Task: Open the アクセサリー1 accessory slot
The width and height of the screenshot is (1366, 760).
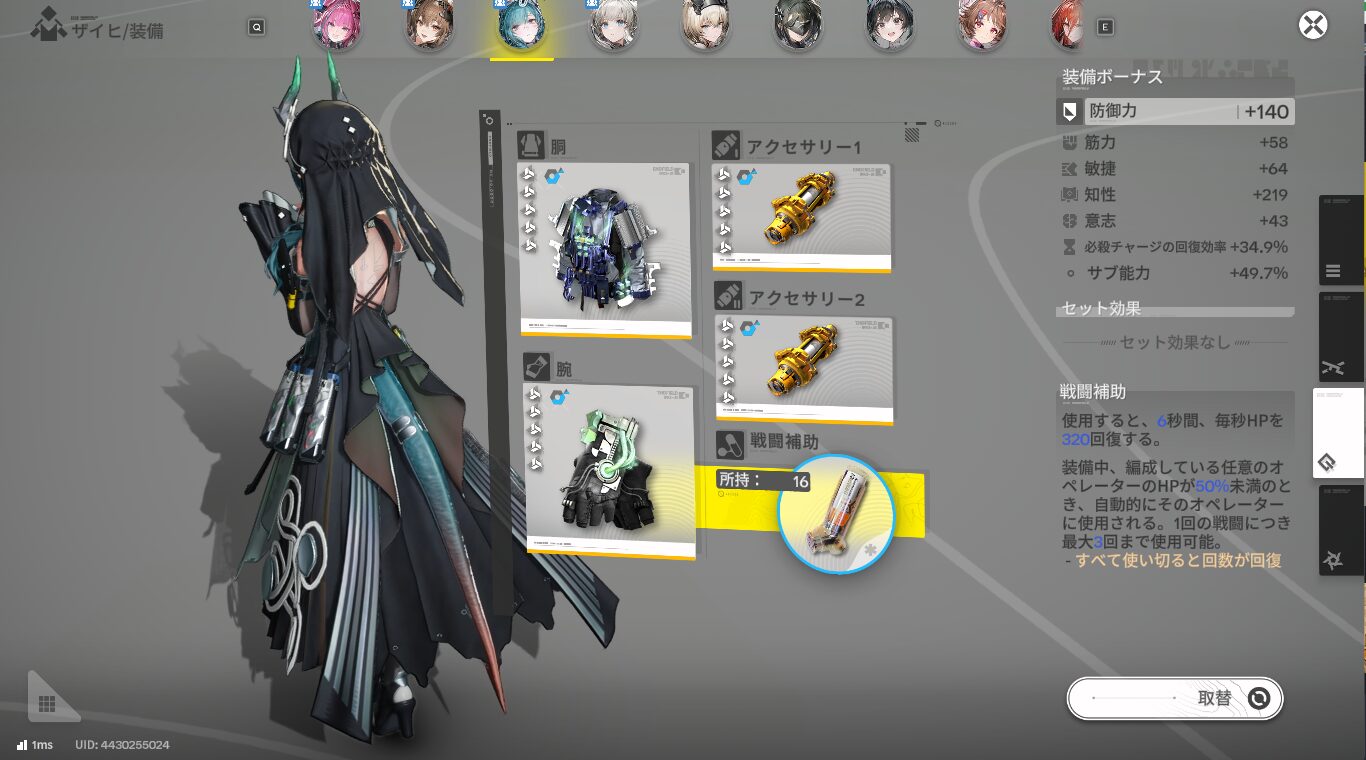Action: tap(801, 217)
